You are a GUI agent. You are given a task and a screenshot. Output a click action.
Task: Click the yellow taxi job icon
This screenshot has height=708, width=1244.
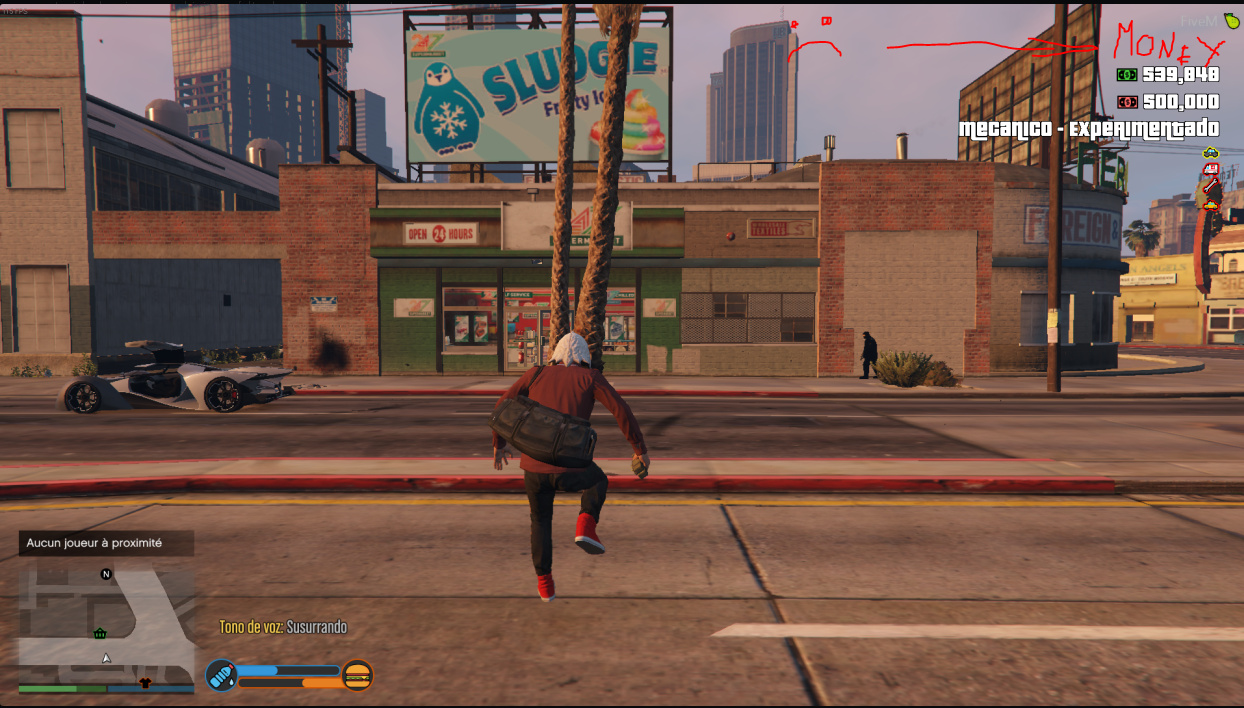[1211, 204]
